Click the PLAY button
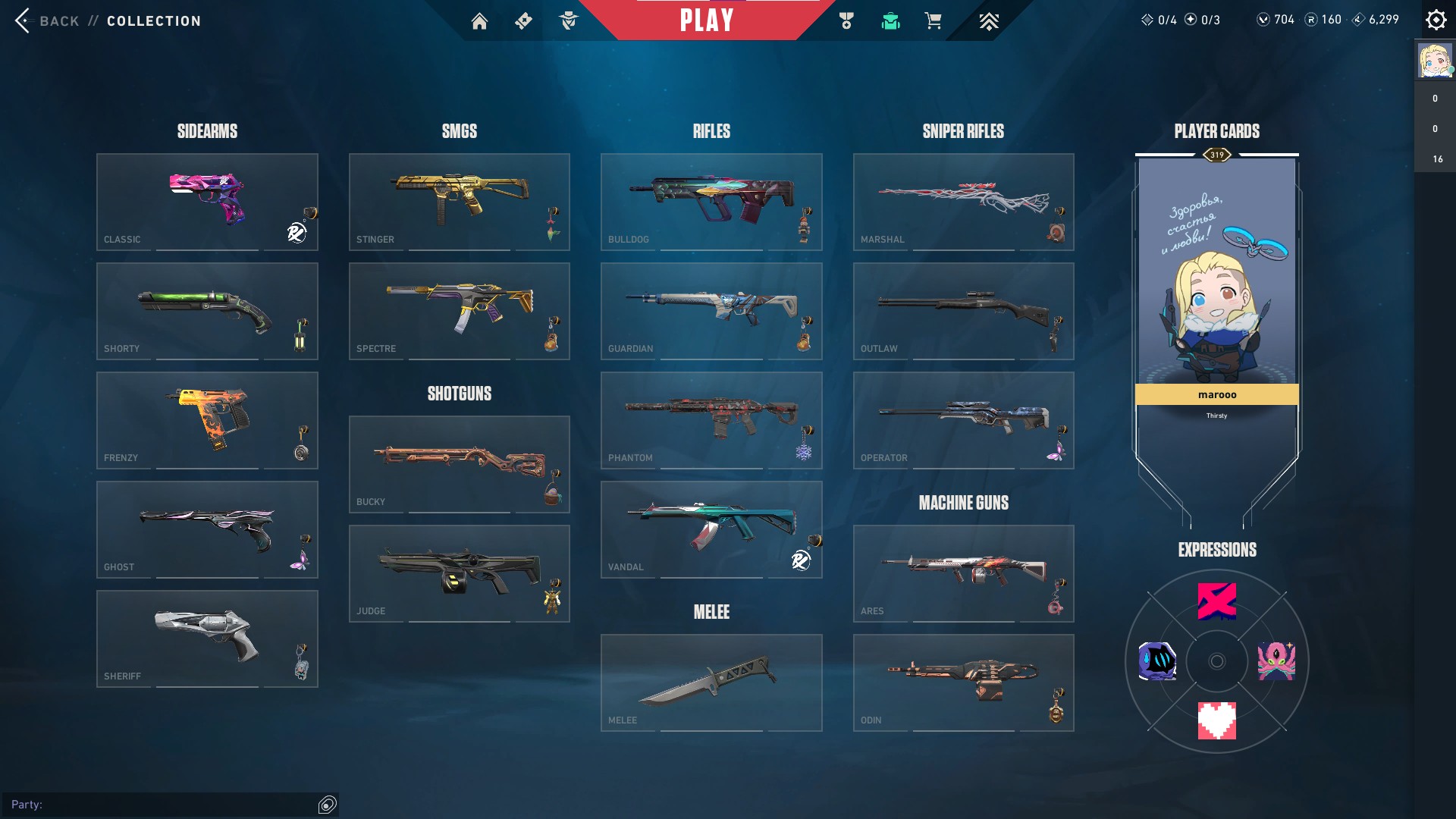The image size is (1456, 819). pos(706,20)
